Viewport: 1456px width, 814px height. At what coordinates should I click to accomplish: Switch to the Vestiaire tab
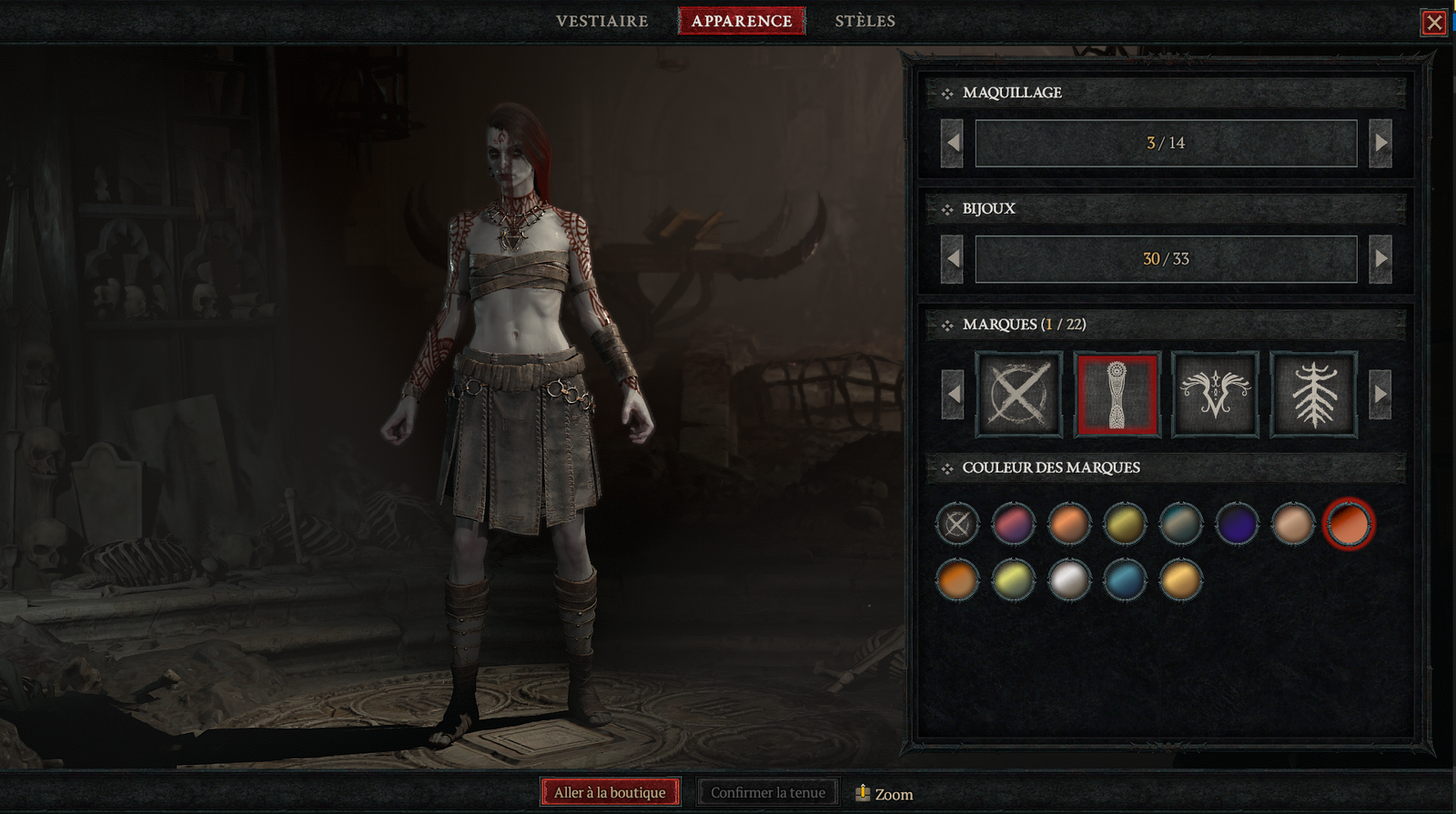point(602,21)
